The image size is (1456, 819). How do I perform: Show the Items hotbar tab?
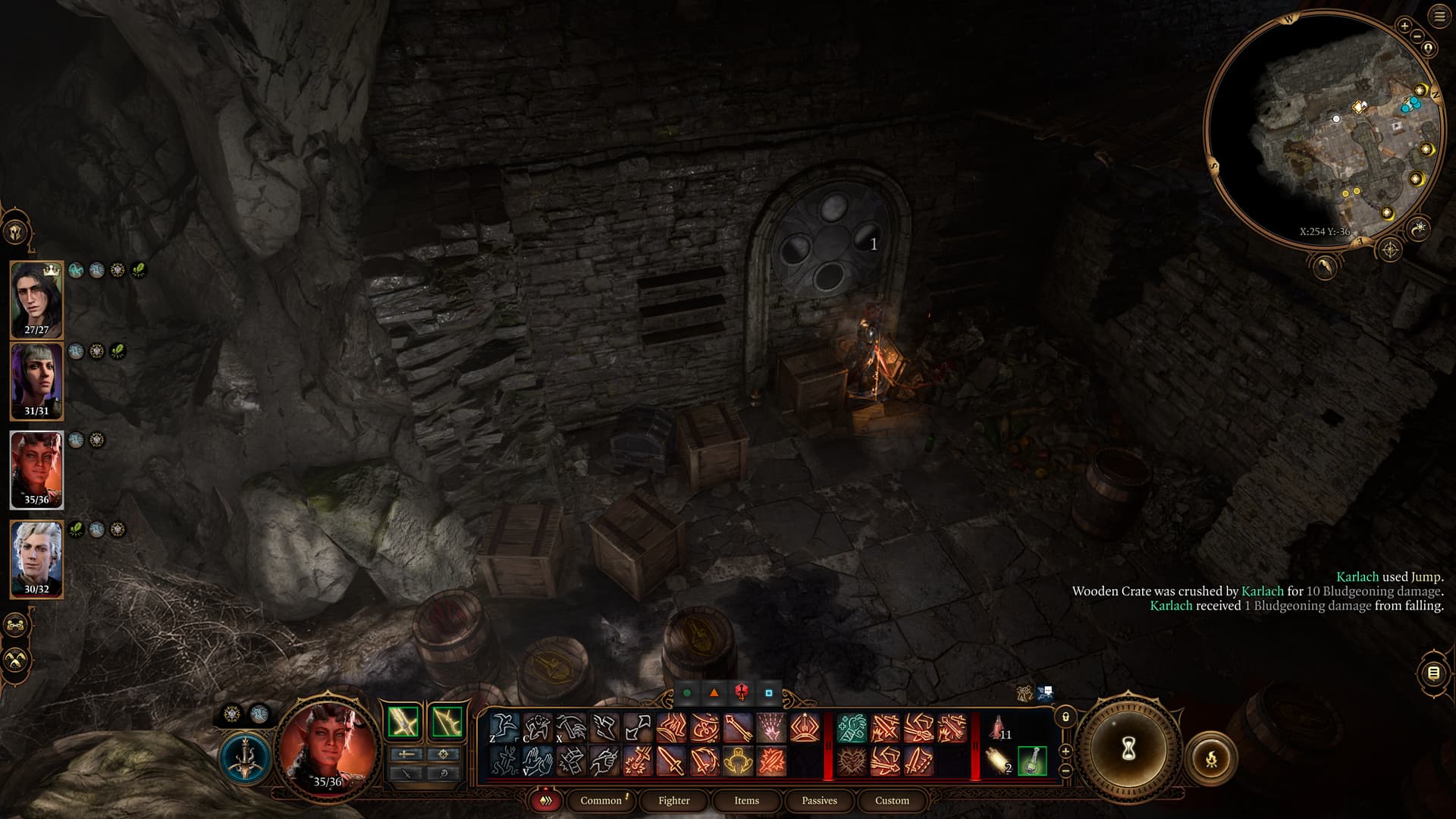coord(746,800)
